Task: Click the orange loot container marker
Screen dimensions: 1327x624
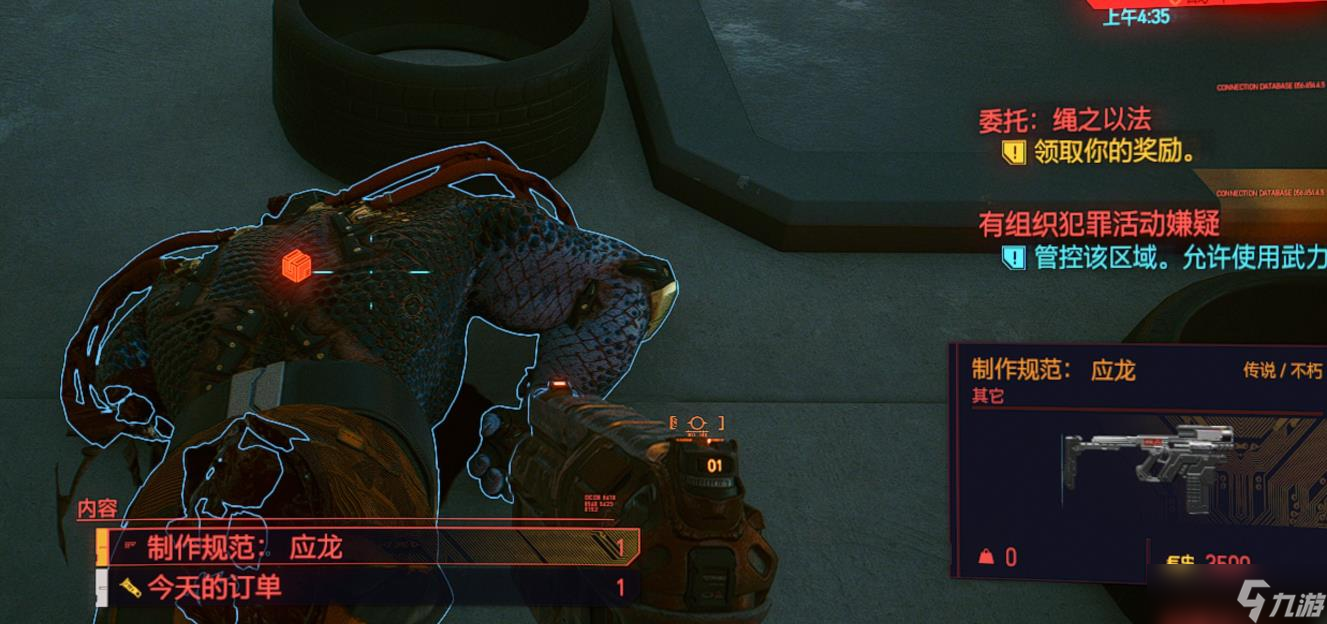Action: pyautogui.click(x=297, y=266)
